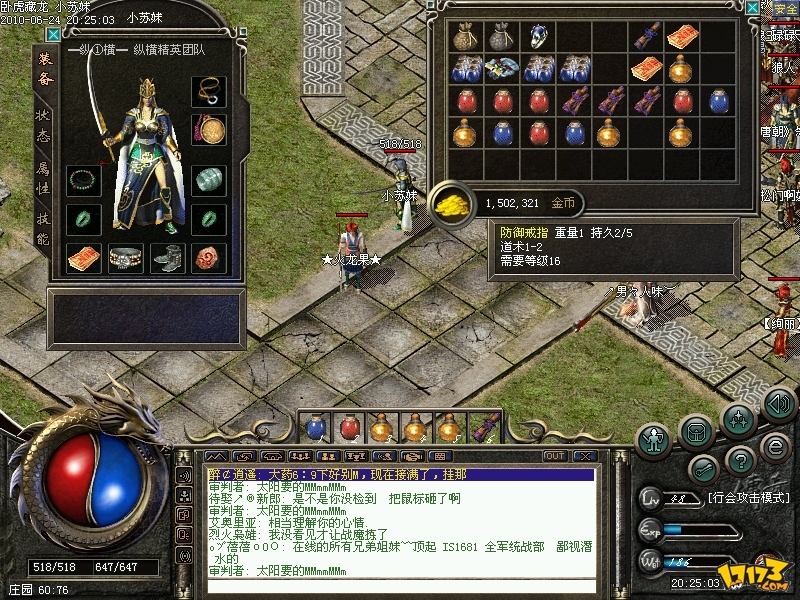Screen dimensions: 800x600
Task: Toggle the speaker sound button
Action: point(779,404)
